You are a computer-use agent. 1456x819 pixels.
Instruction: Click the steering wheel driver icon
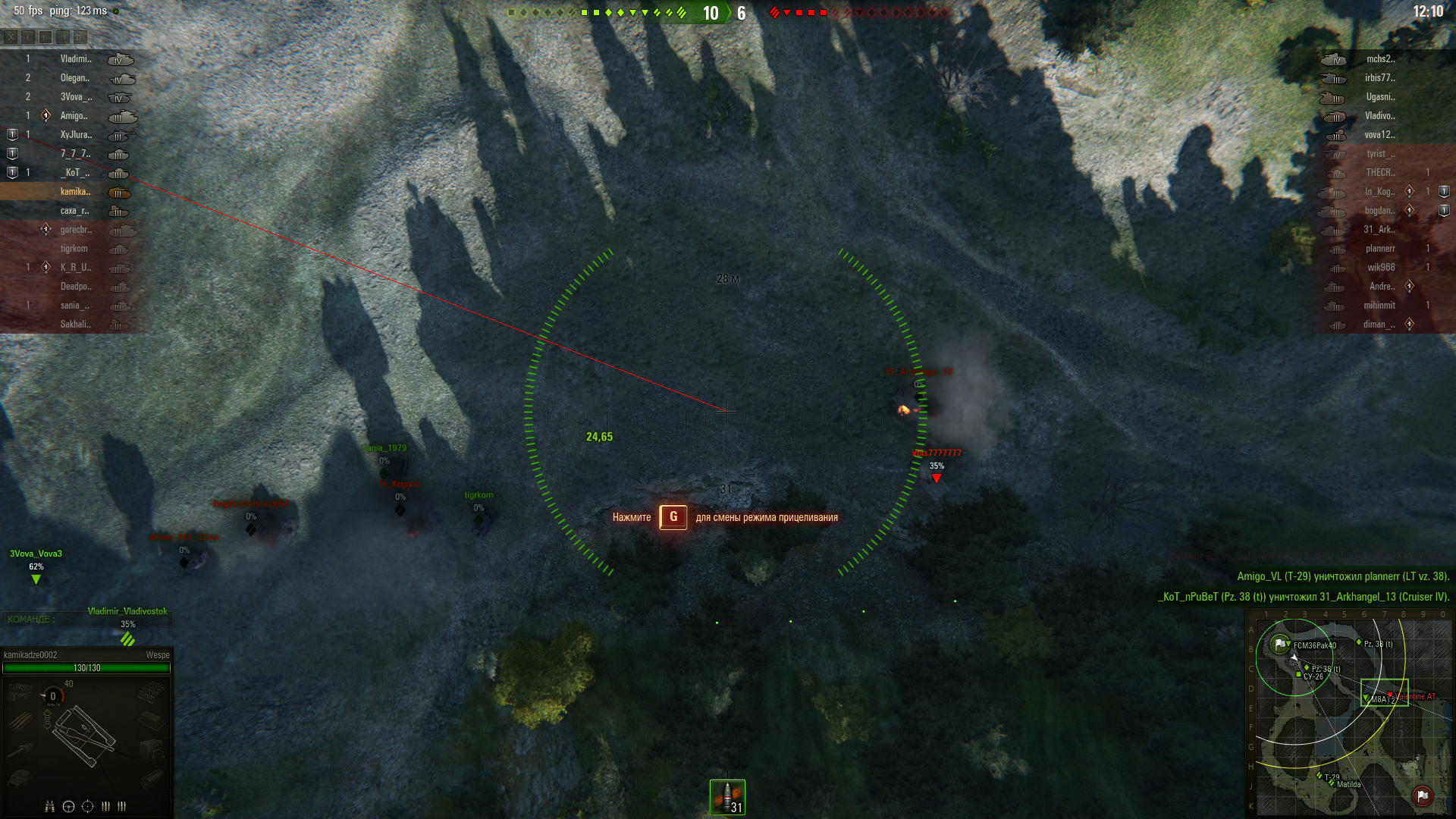tap(68, 806)
